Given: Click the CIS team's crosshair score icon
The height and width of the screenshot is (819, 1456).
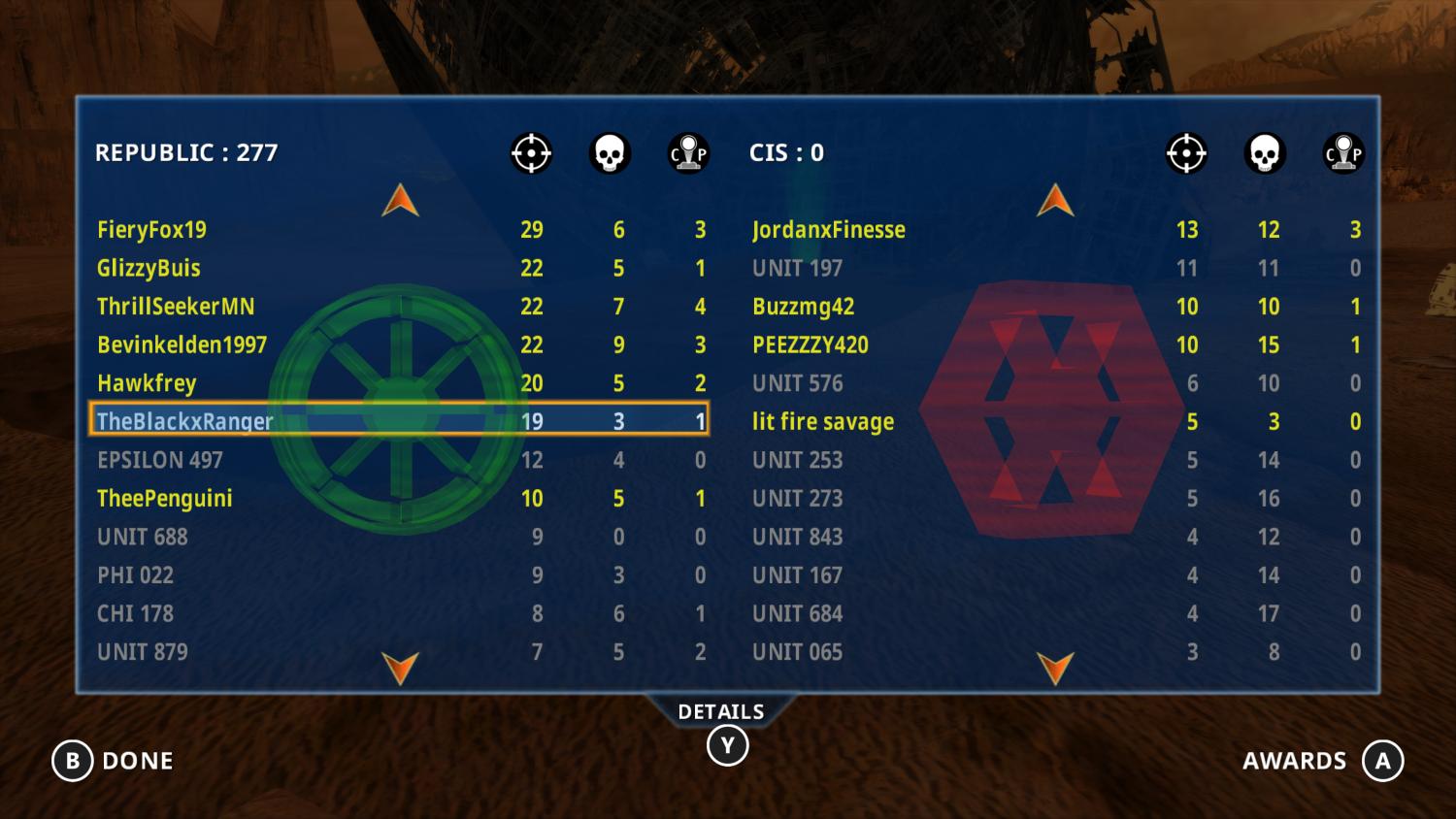Looking at the screenshot, I should click(1185, 152).
